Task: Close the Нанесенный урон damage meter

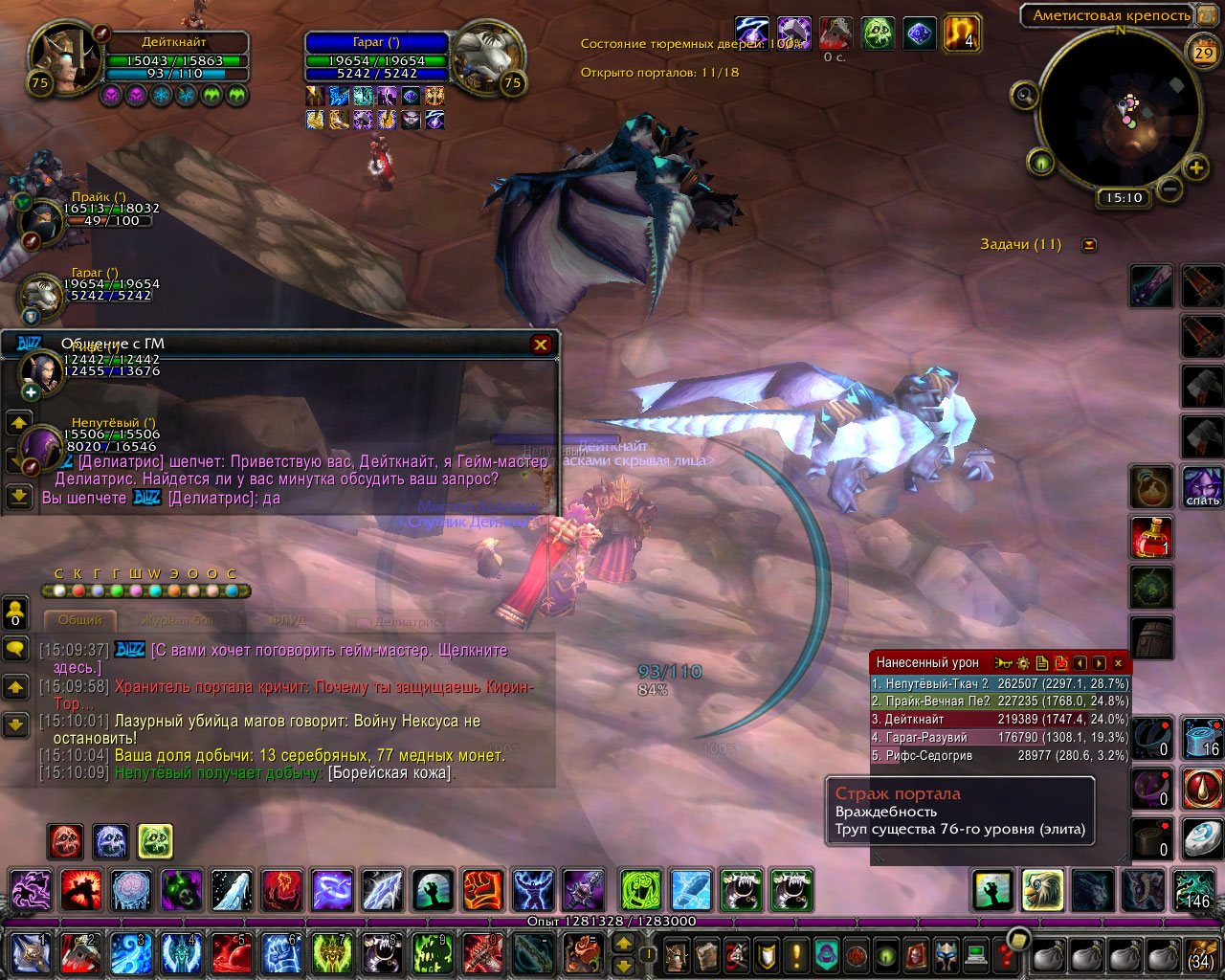Action: [x=1117, y=662]
